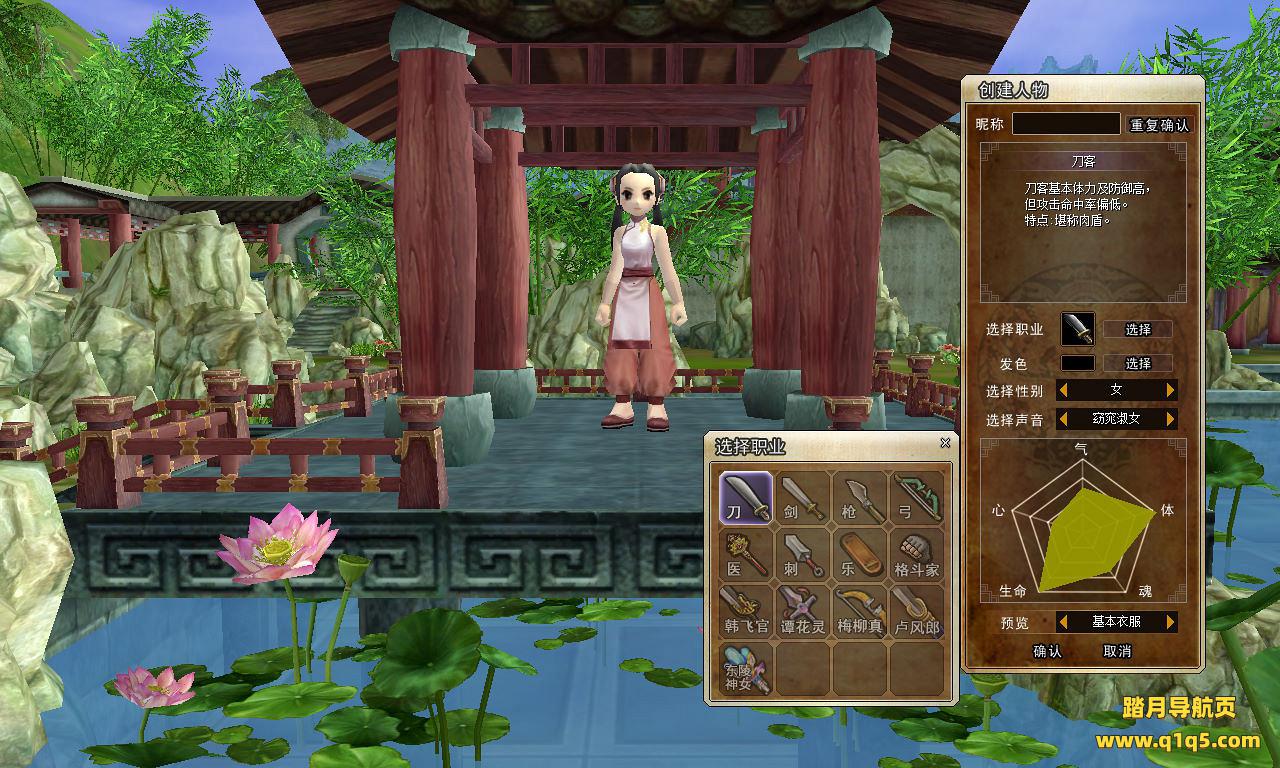Pick the 东陵神女 class icon
The height and width of the screenshot is (768, 1280).
[746, 668]
